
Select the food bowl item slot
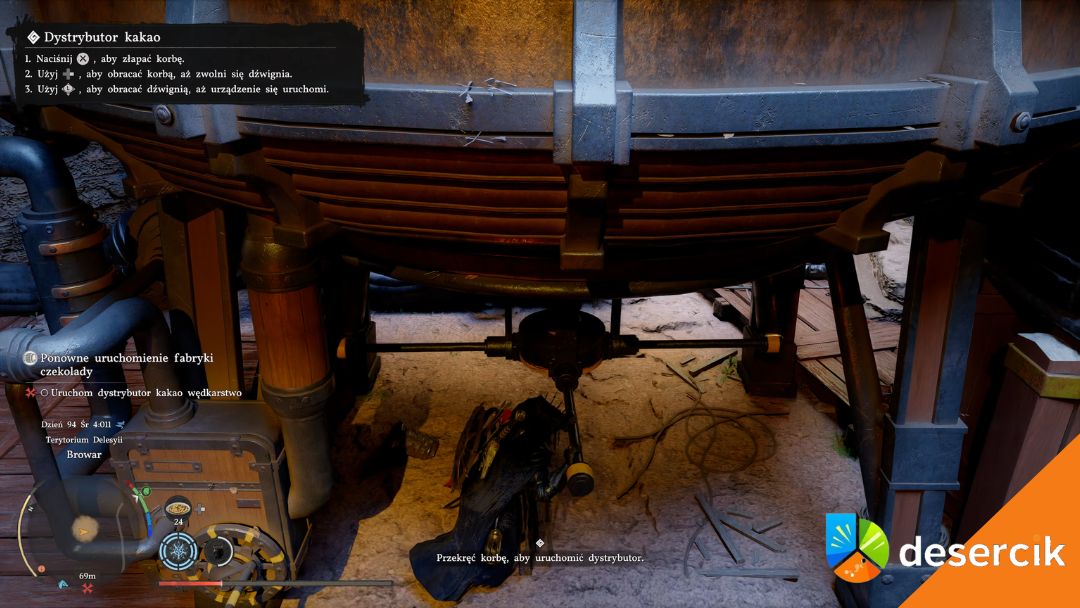click(177, 506)
